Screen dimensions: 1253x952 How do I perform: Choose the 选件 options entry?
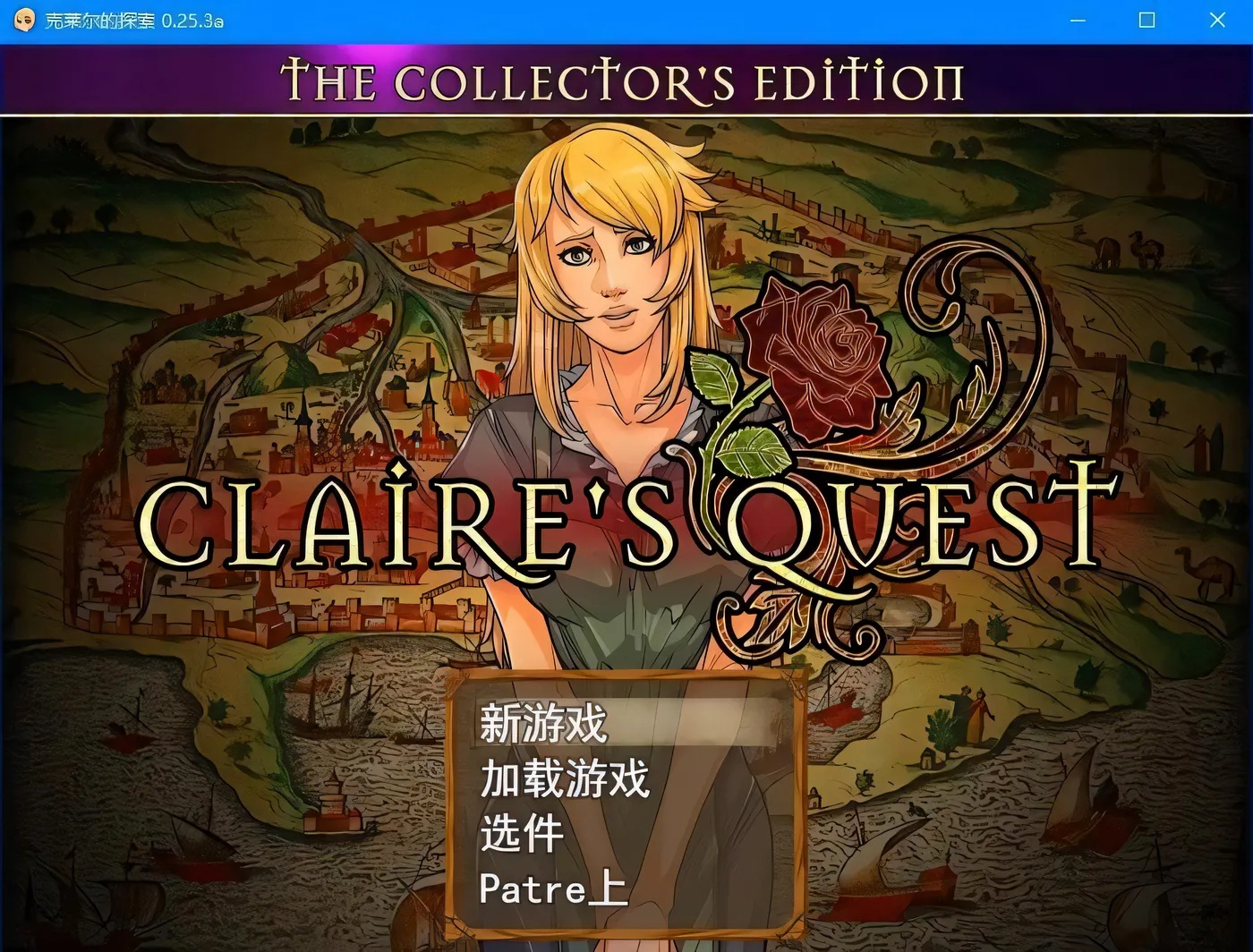522,833
